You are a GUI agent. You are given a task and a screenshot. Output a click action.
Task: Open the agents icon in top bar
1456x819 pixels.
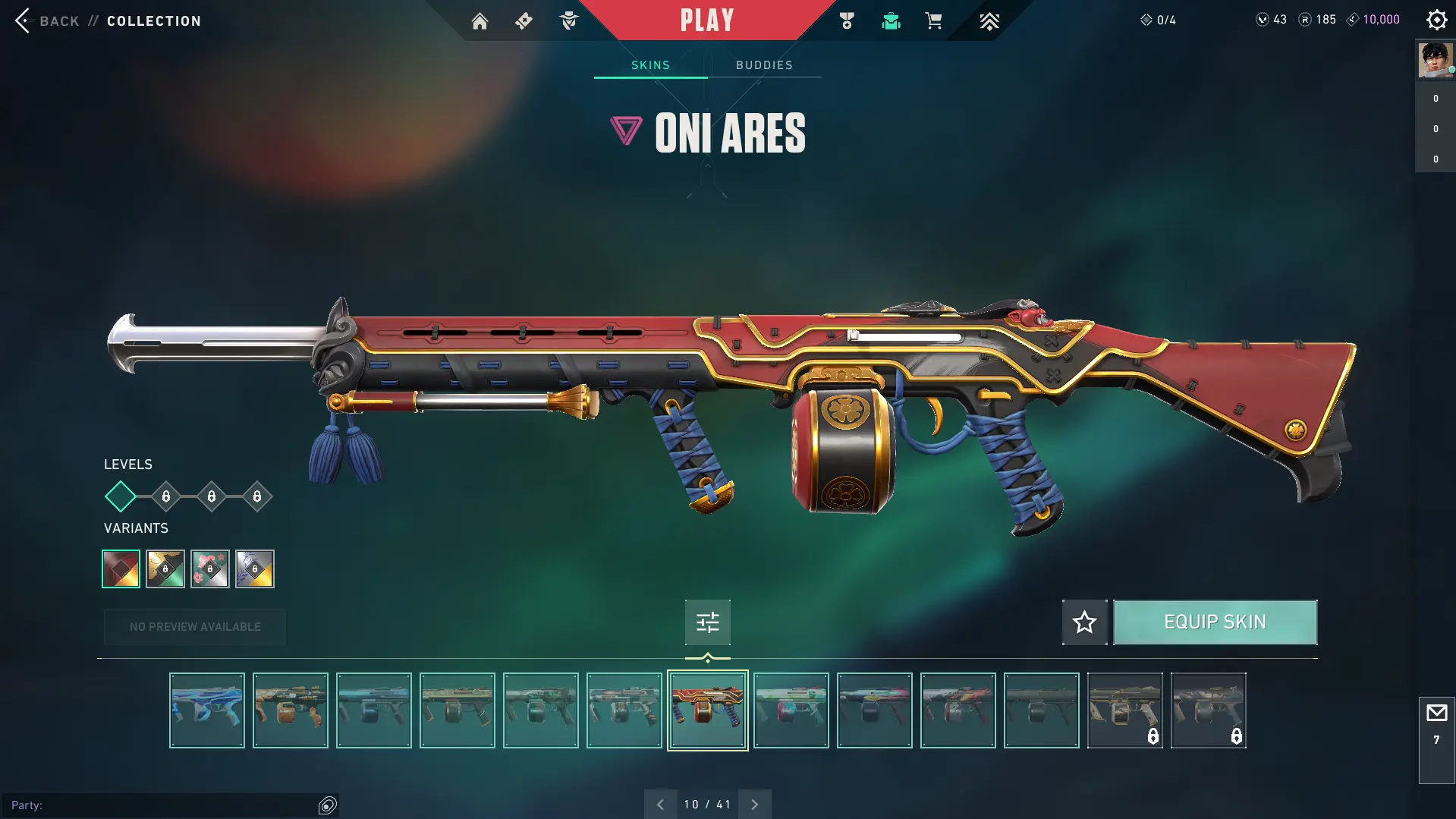pyautogui.click(x=568, y=21)
